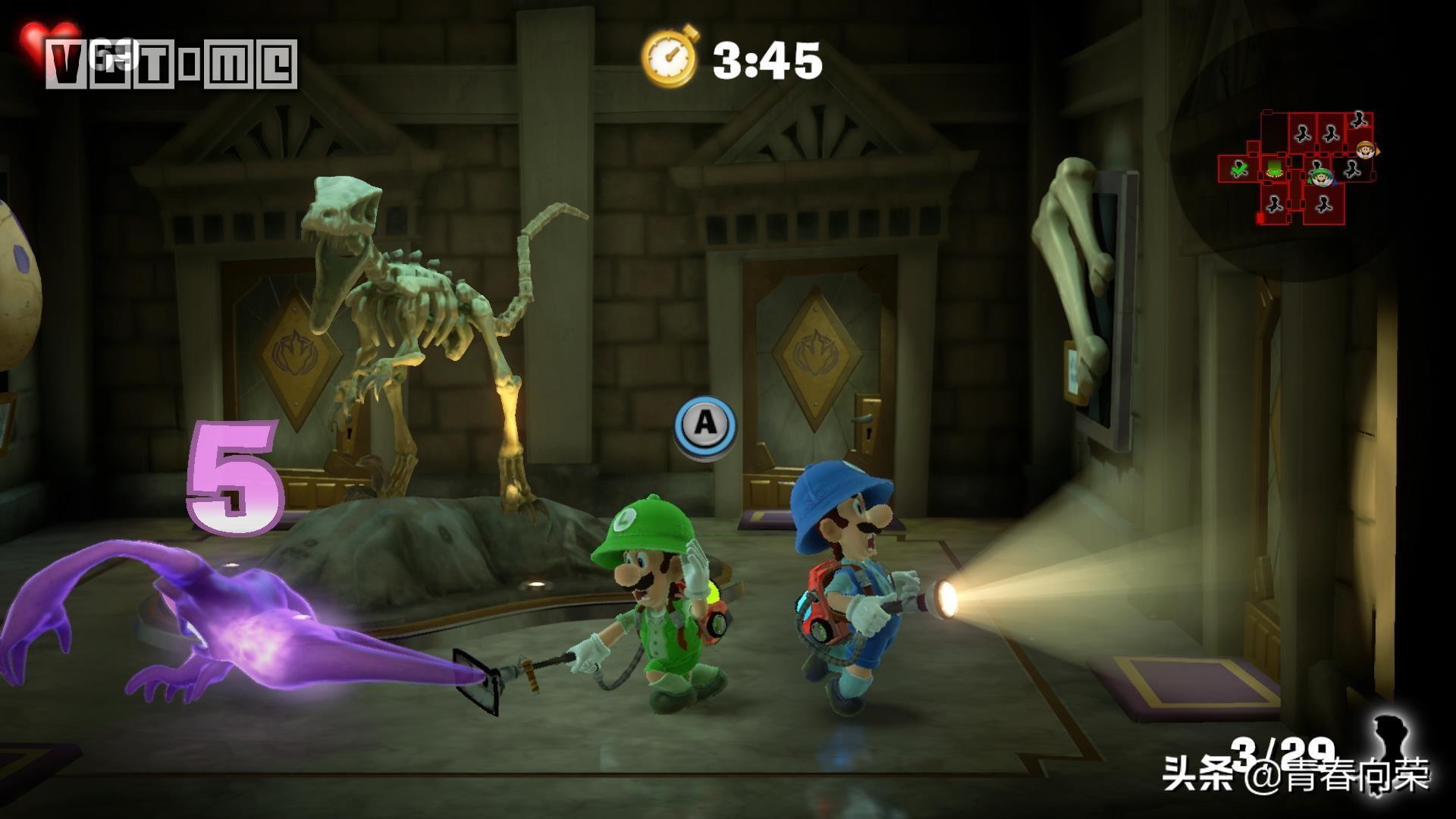Click the green checkmark room on minimap
This screenshot has height=819, width=1456.
coord(1239,169)
